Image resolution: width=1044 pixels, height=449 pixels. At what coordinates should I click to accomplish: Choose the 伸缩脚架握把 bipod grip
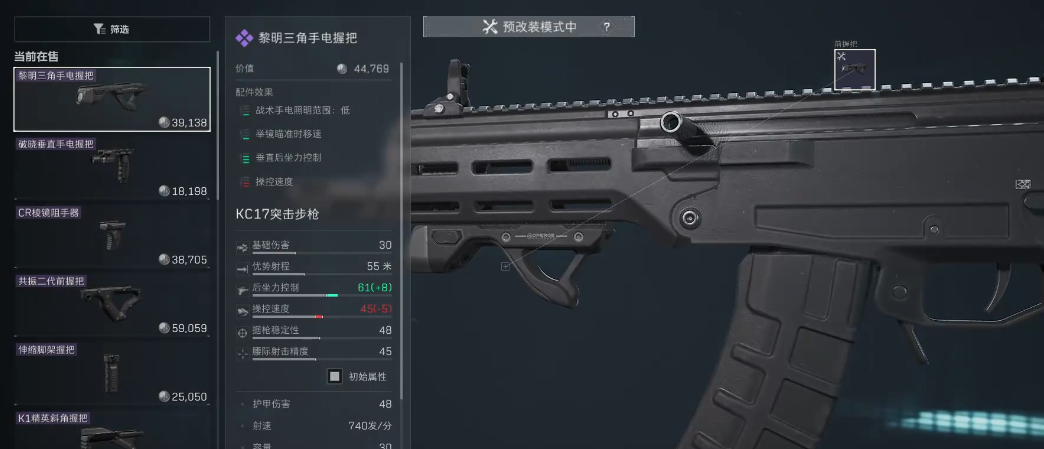(x=112, y=372)
